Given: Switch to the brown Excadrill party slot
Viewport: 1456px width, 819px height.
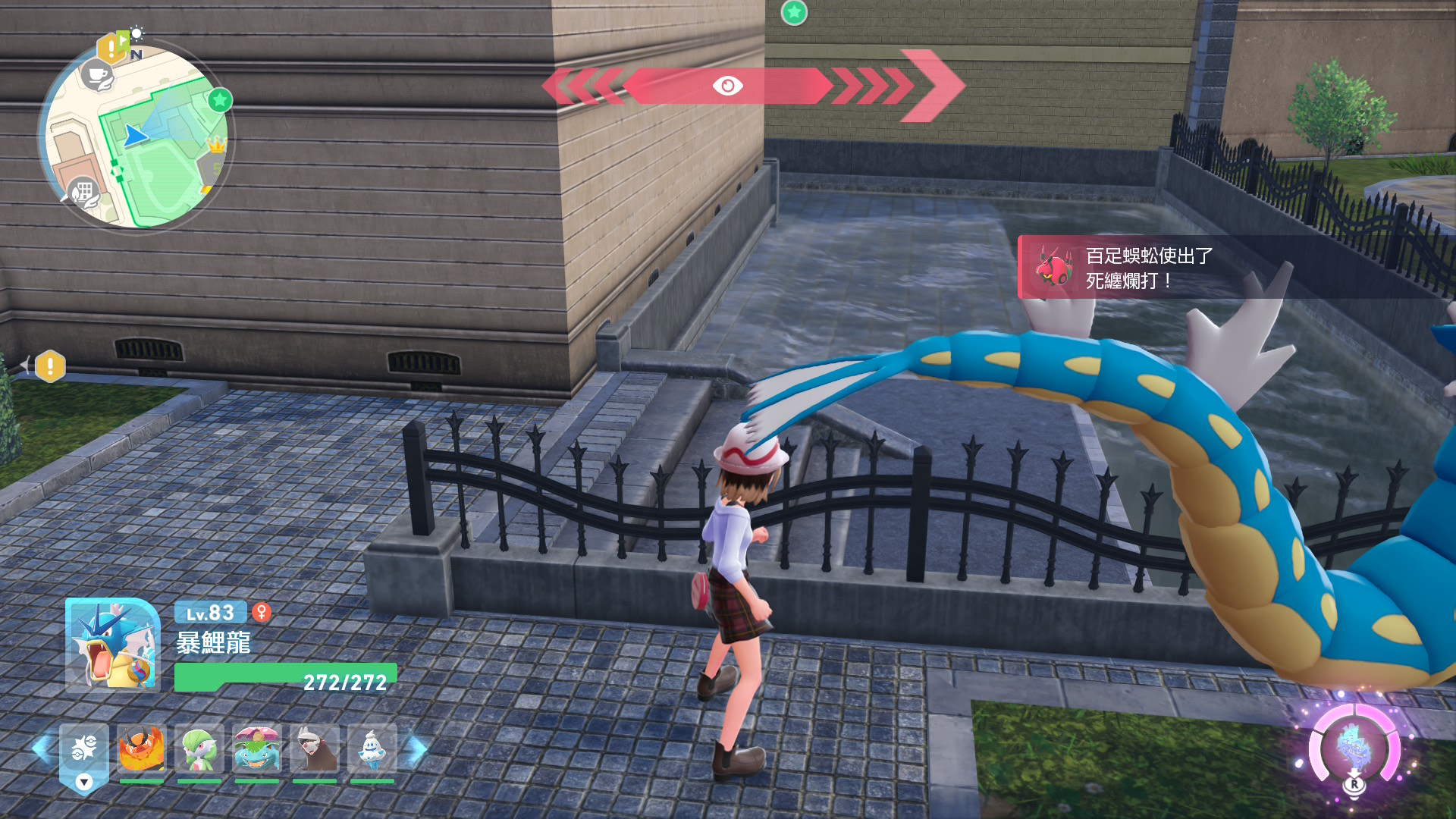Looking at the screenshot, I should click(x=315, y=749).
